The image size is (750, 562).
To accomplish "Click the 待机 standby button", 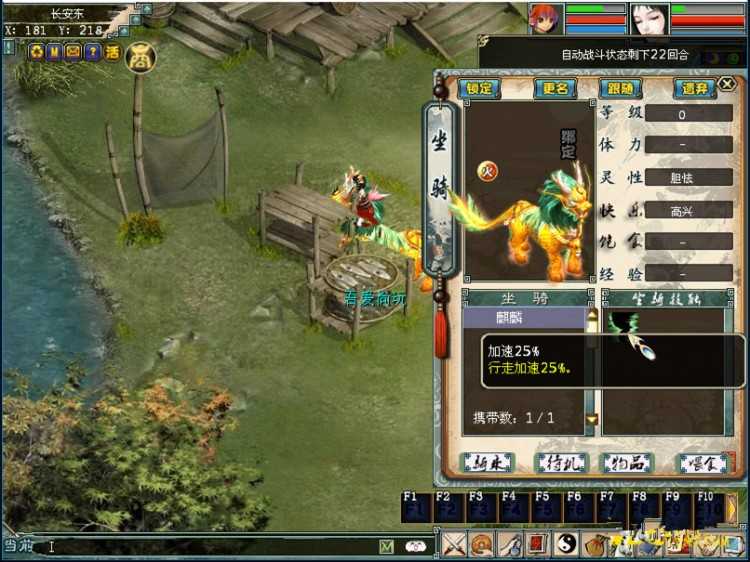I will click(555, 463).
